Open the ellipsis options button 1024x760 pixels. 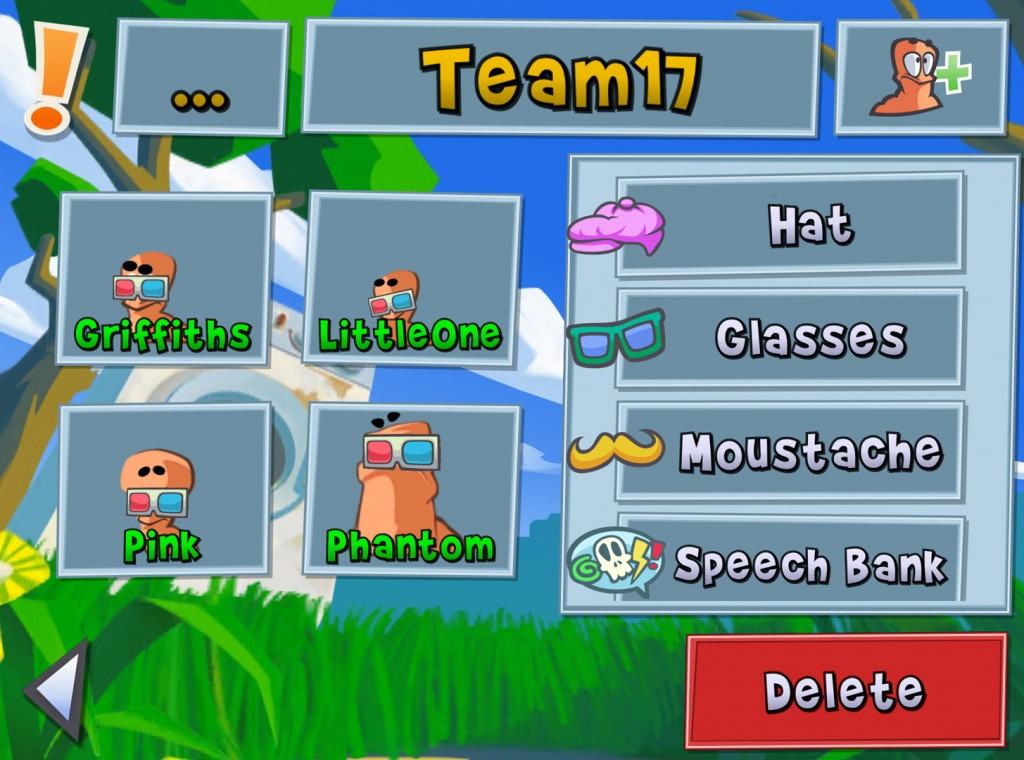tap(201, 78)
